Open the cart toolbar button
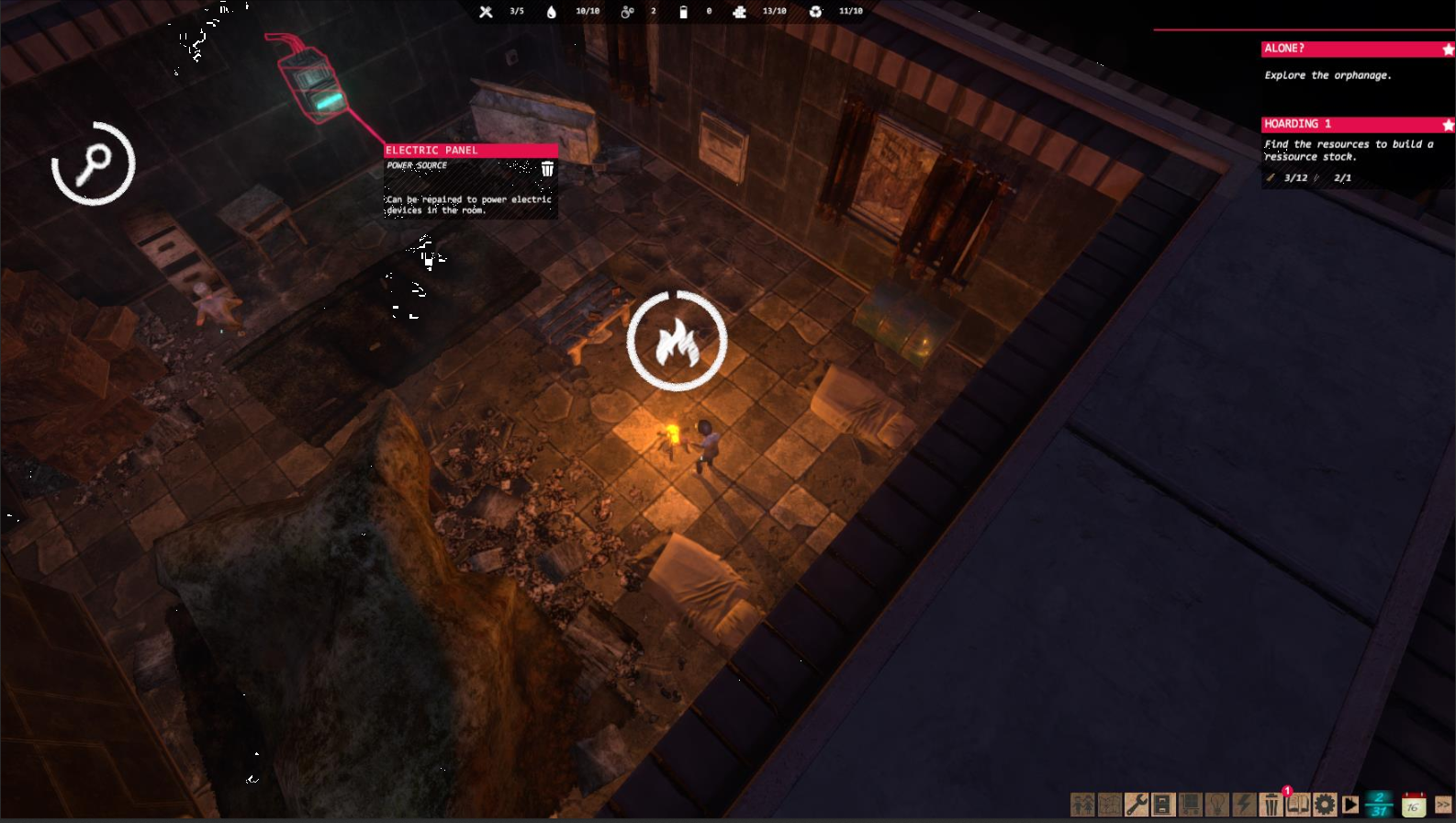This screenshot has height=823, width=1456. (x=1190, y=805)
